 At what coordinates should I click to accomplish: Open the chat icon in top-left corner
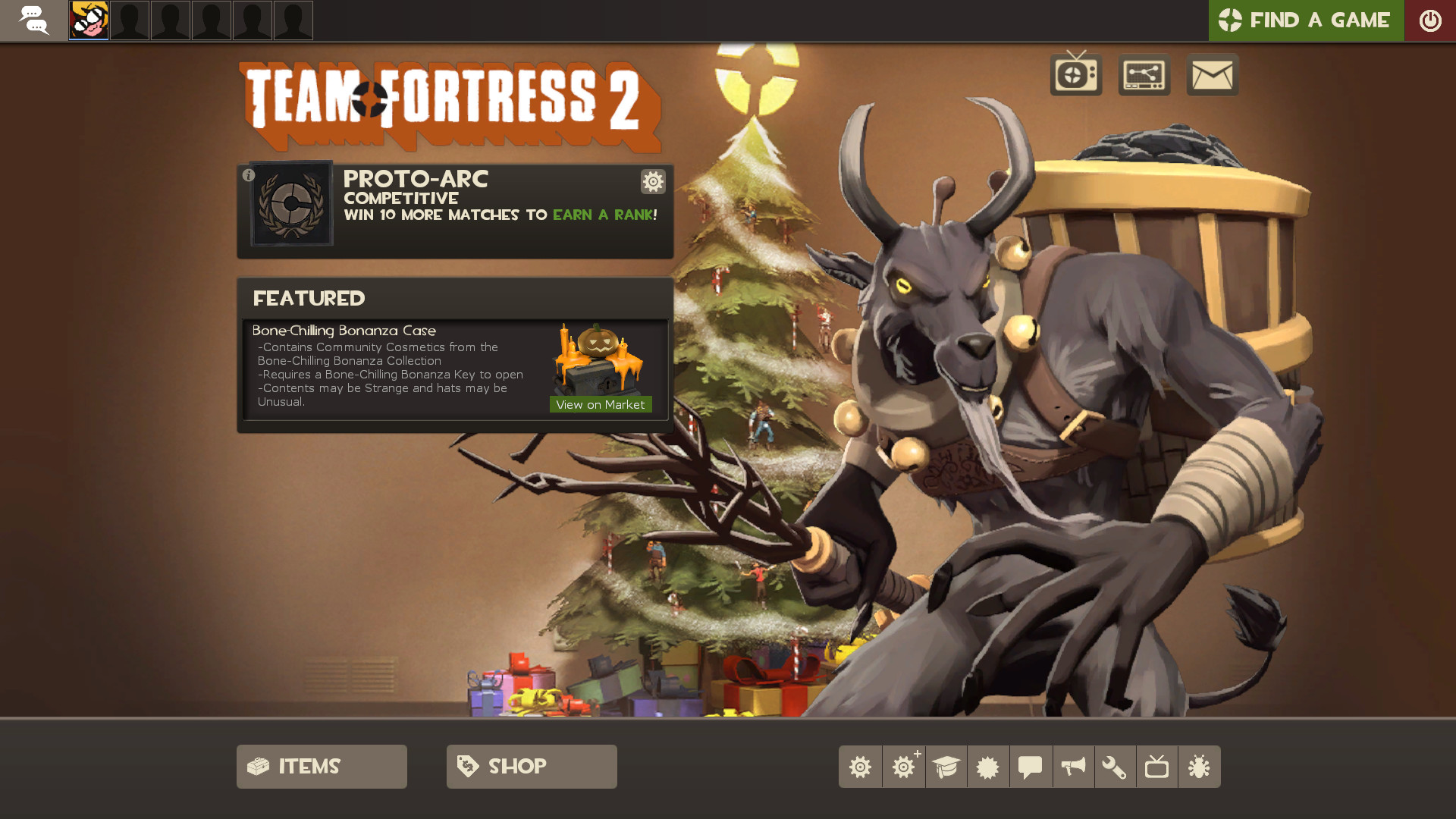tap(33, 20)
